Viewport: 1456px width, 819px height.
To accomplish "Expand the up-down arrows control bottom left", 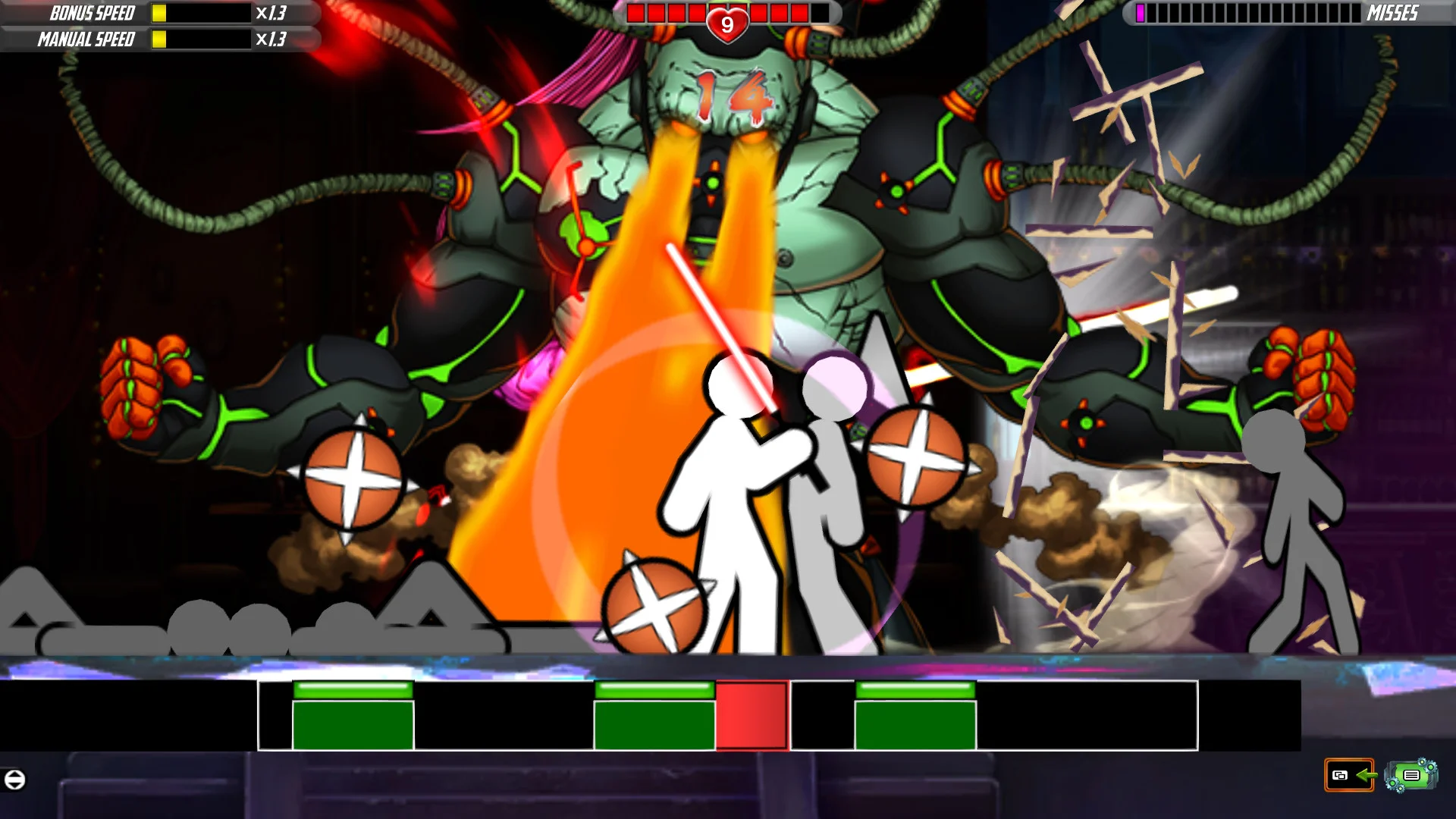I will pyautogui.click(x=14, y=778).
